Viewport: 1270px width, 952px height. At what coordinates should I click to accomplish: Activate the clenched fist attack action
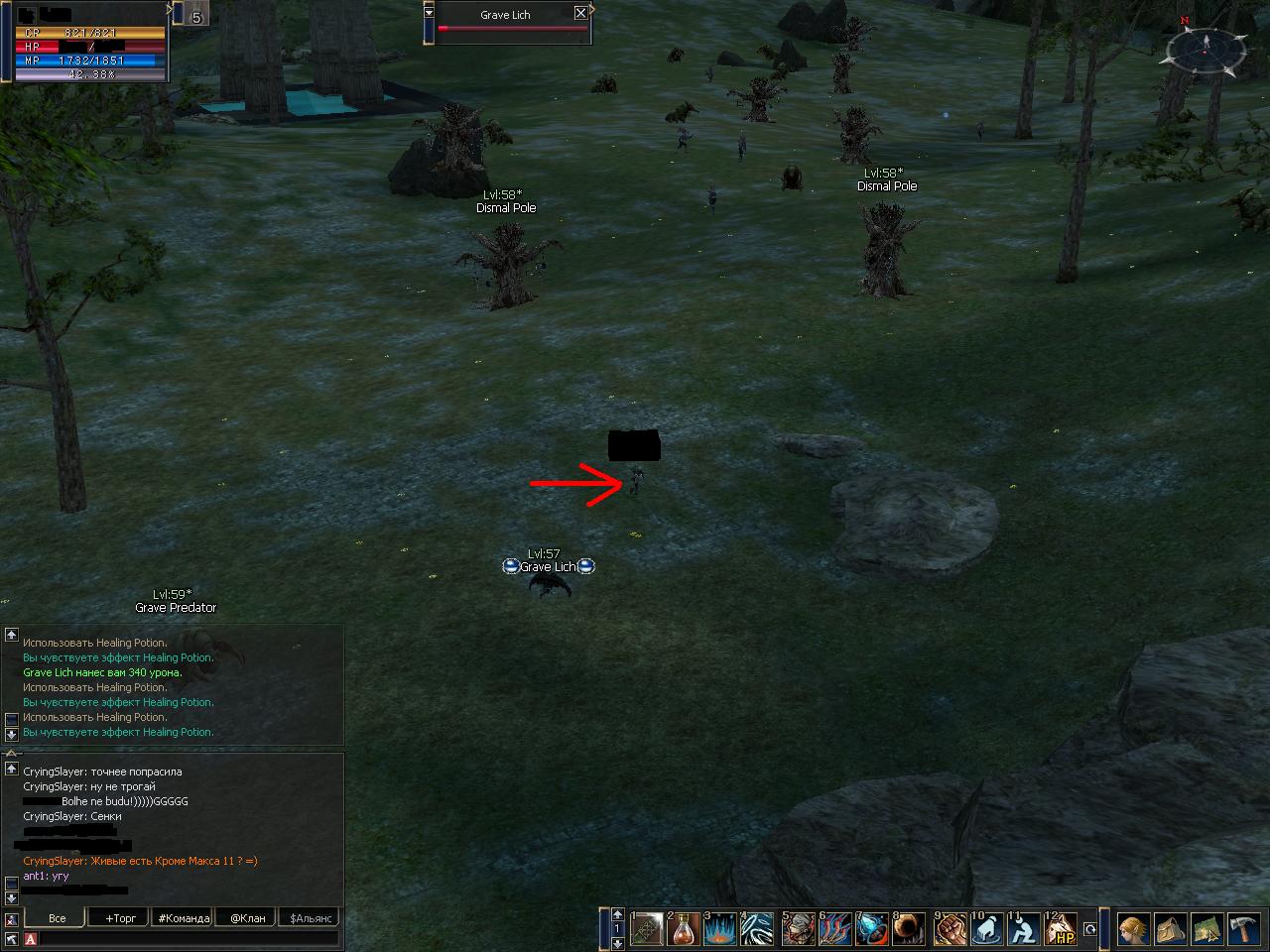pyautogui.click(x=950, y=929)
